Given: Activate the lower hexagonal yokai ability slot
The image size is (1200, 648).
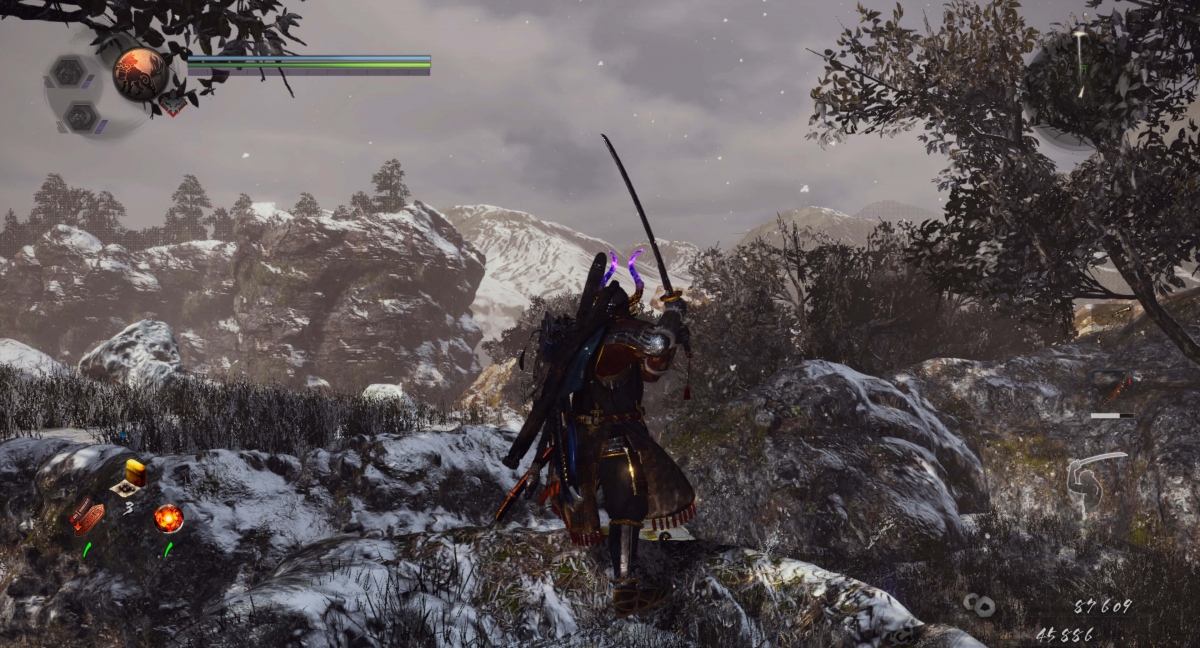Looking at the screenshot, I should [x=80, y=117].
